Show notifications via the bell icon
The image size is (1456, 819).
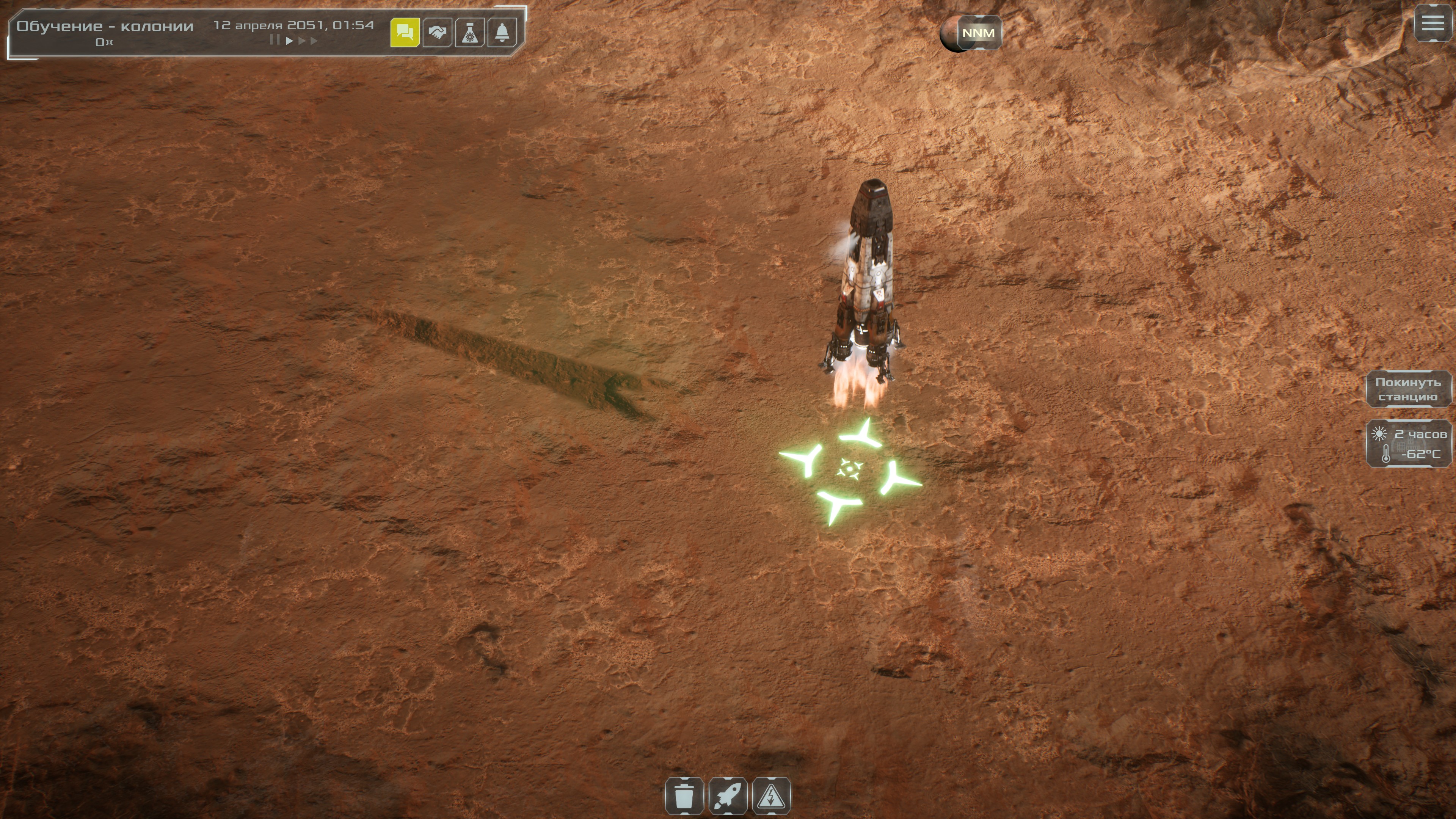point(501,33)
